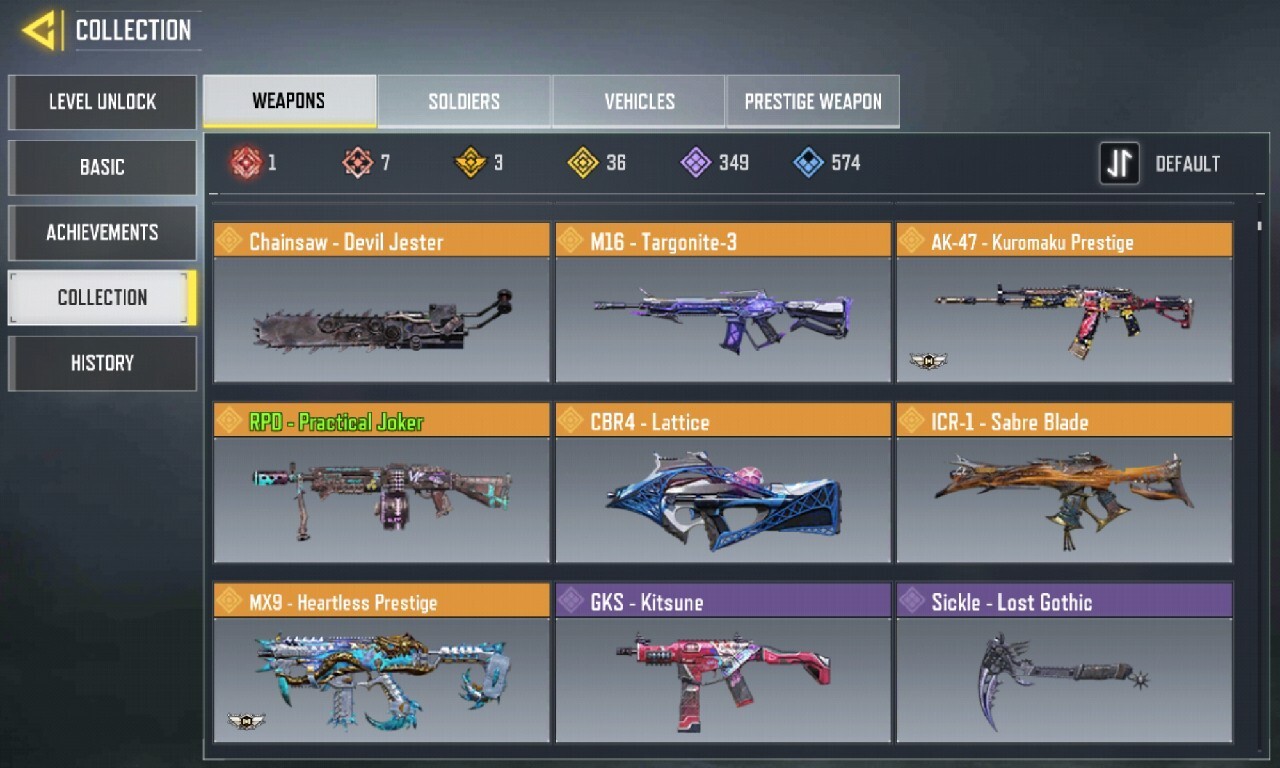Click the purple Rare diamond icon showing 349
Image resolution: width=1280 pixels, height=768 pixels.
pos(696,162)
